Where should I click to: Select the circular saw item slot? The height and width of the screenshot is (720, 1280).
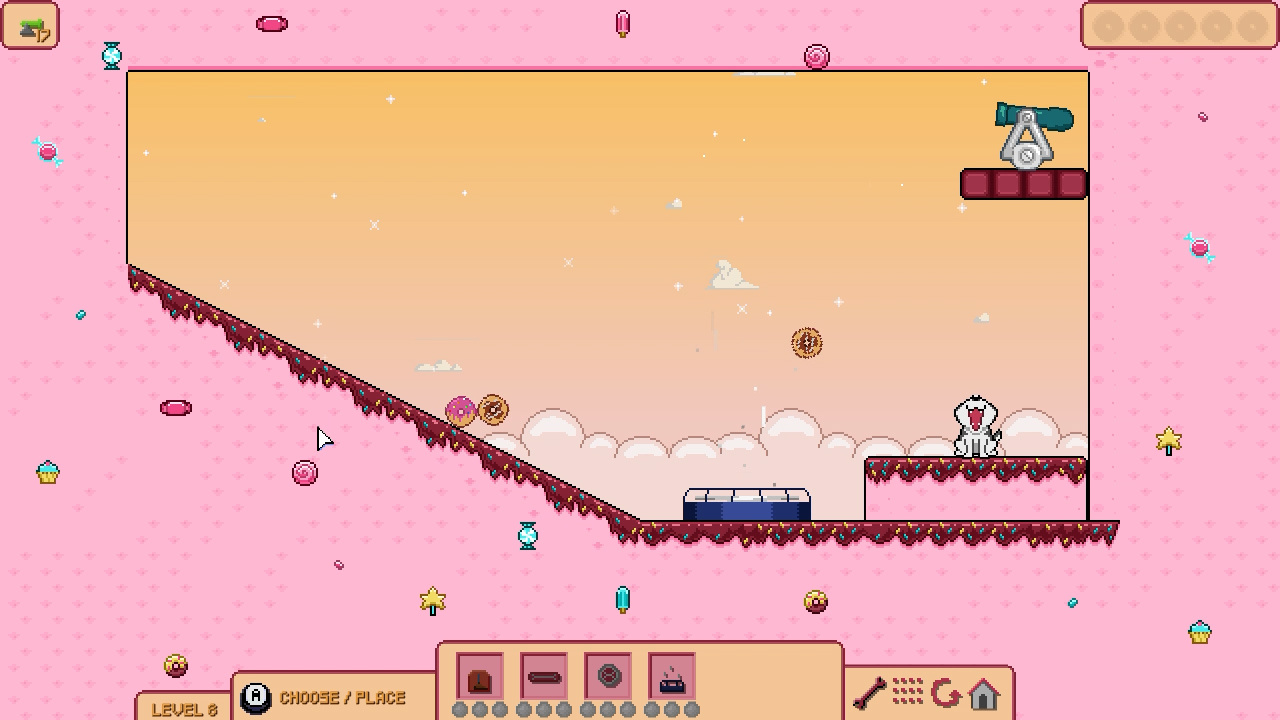pyautogui.click(x=608, y=678)
